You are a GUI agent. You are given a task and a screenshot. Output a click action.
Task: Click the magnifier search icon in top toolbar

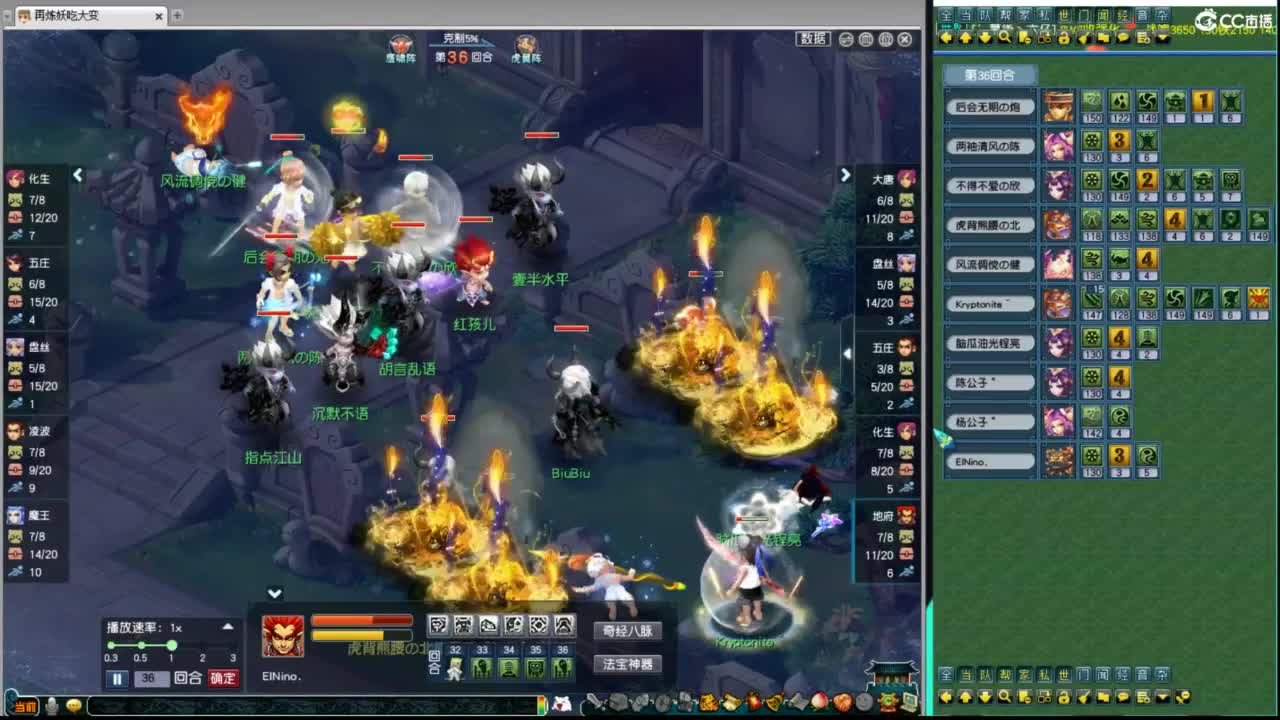[x=1004, y=37]
